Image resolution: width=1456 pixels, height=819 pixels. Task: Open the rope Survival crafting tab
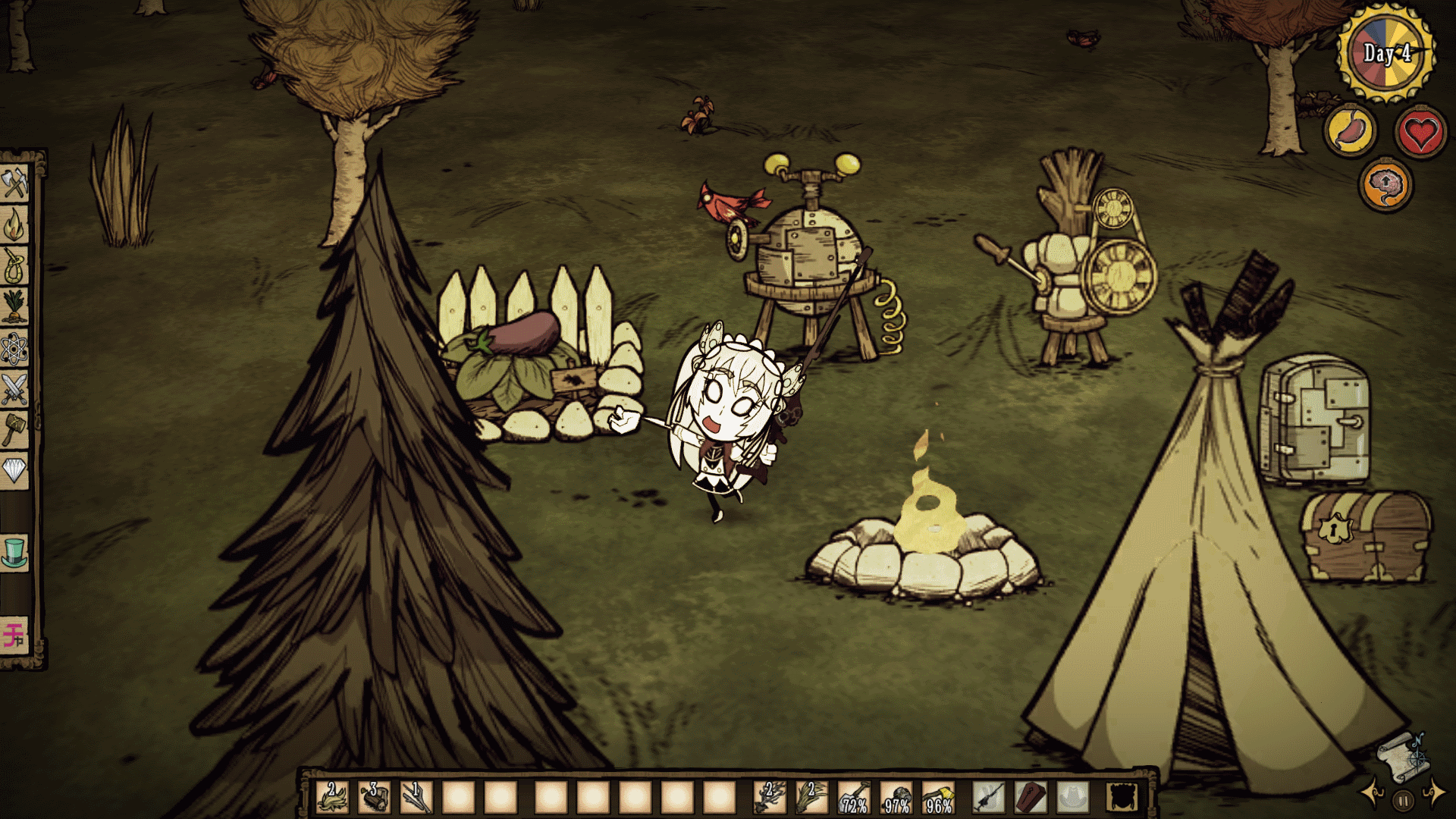click(x=15, y=266)
